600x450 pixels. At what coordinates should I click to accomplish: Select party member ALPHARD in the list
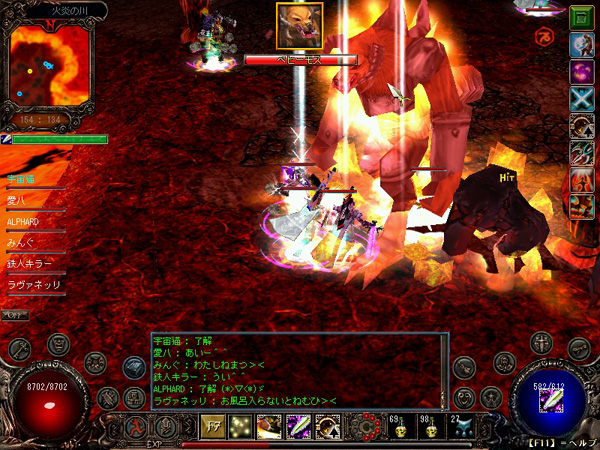[x=22, y=221]
